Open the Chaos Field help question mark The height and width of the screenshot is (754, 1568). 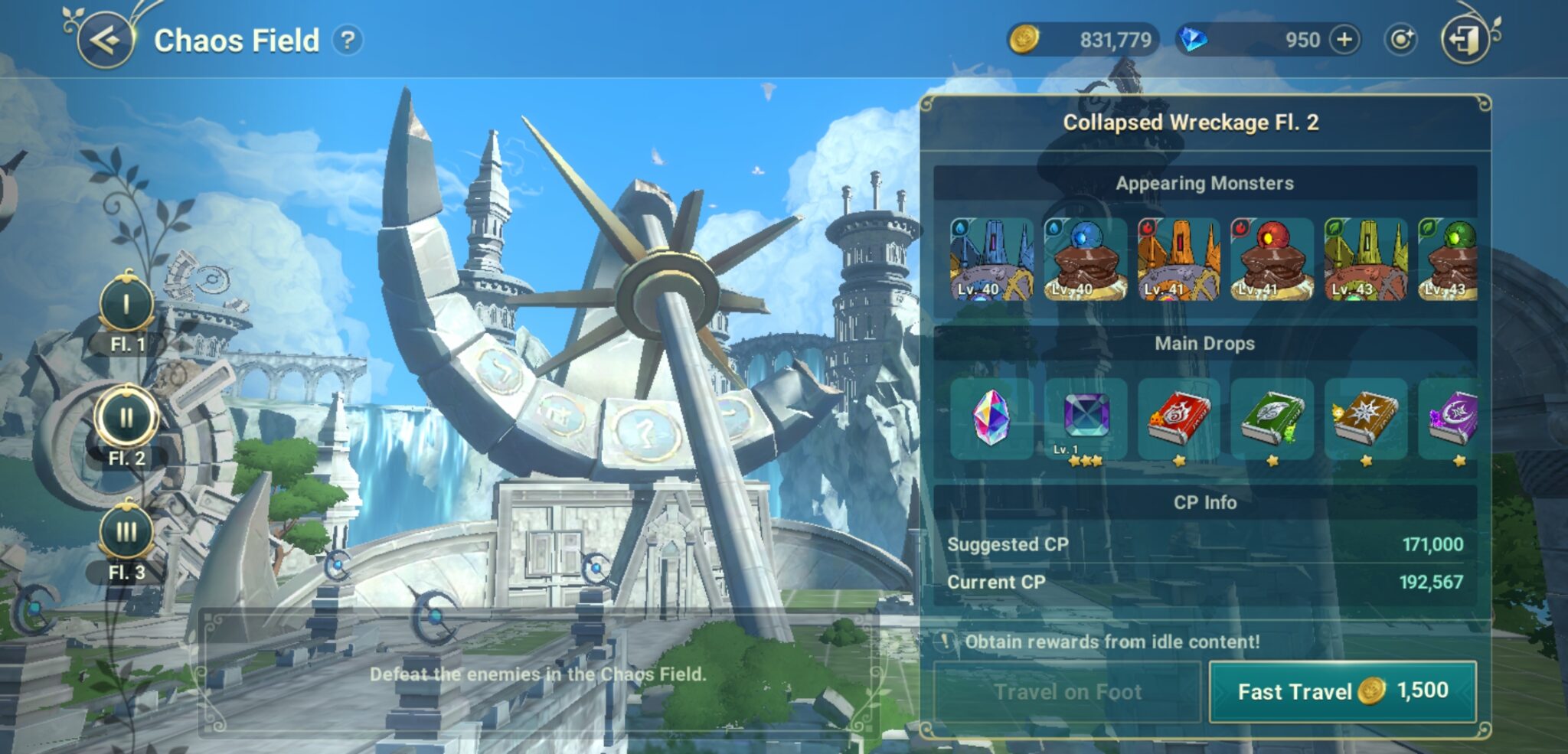[x=348, y=40]
